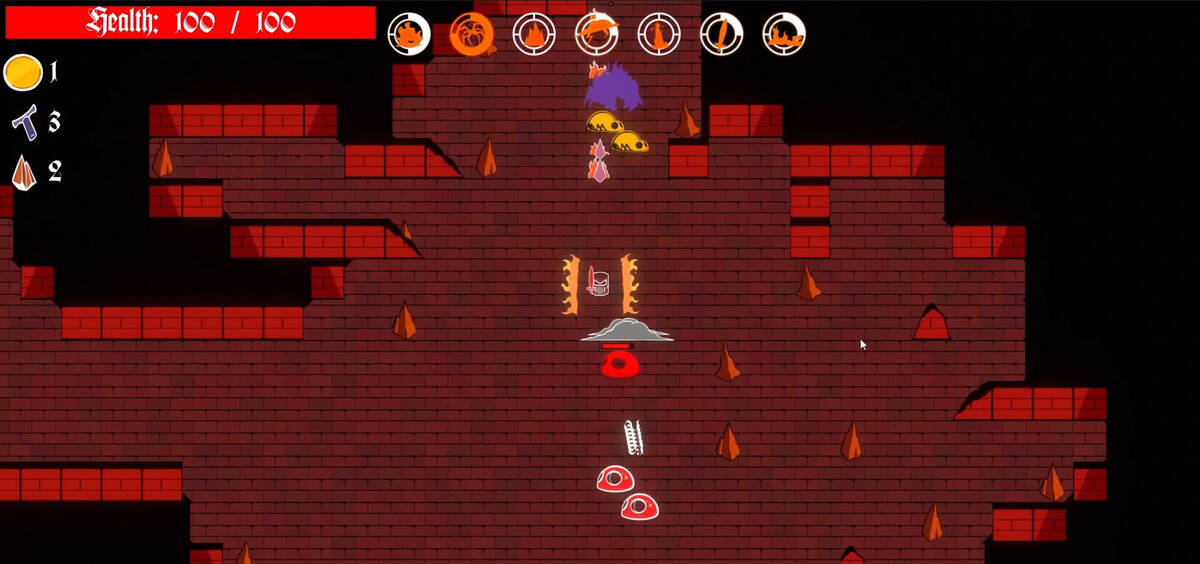The width and height of the screenshot is (1200, 564).
Task: Click the purple hammer resource icon
Action: point(24,121)
